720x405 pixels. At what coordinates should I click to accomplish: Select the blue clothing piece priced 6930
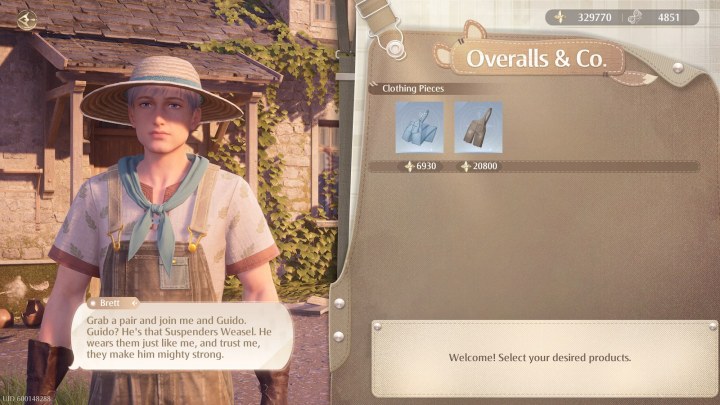coord(419,127)
